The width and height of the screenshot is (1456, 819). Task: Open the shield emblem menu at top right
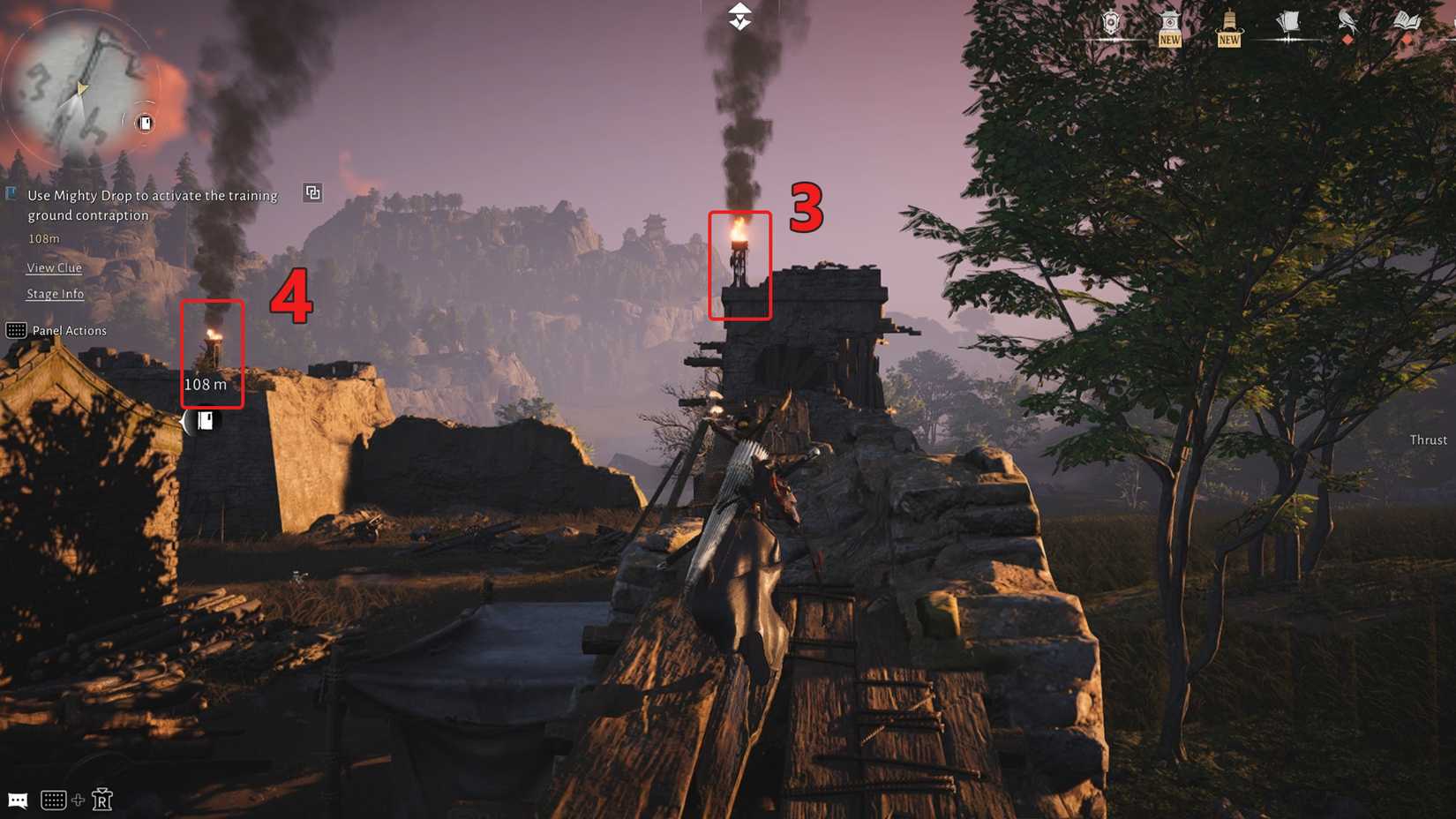click(x=1110, y=21)
